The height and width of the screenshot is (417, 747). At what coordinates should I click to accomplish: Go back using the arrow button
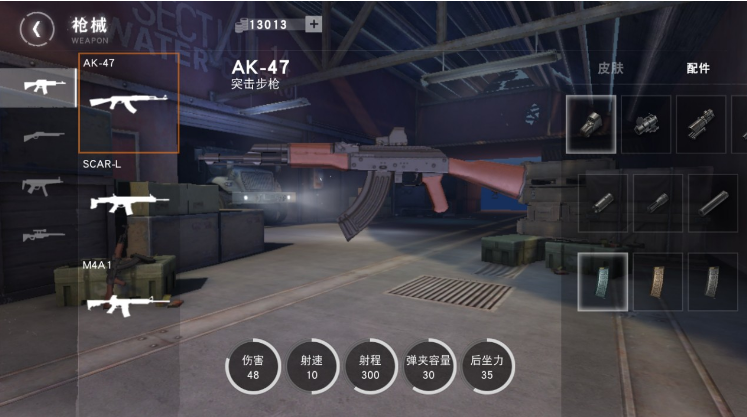coord(37,28)
